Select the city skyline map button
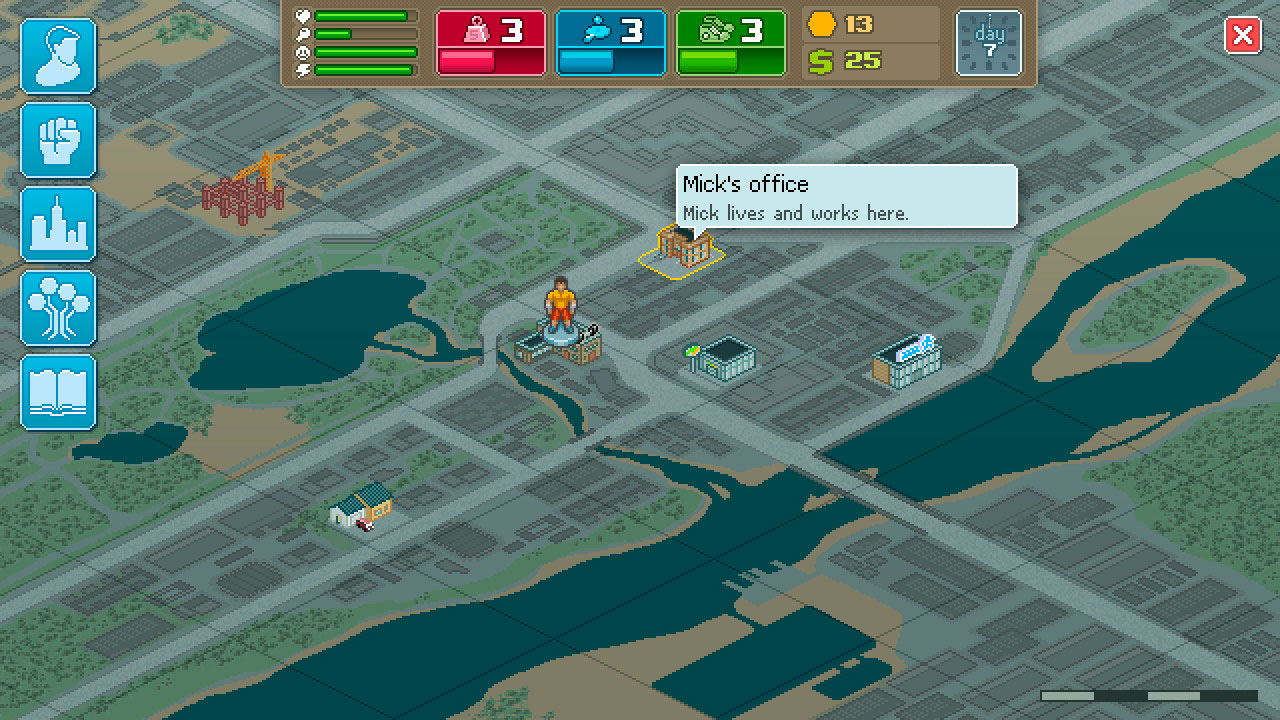This screenshot has height=720, width=1280. click(59, 224)
